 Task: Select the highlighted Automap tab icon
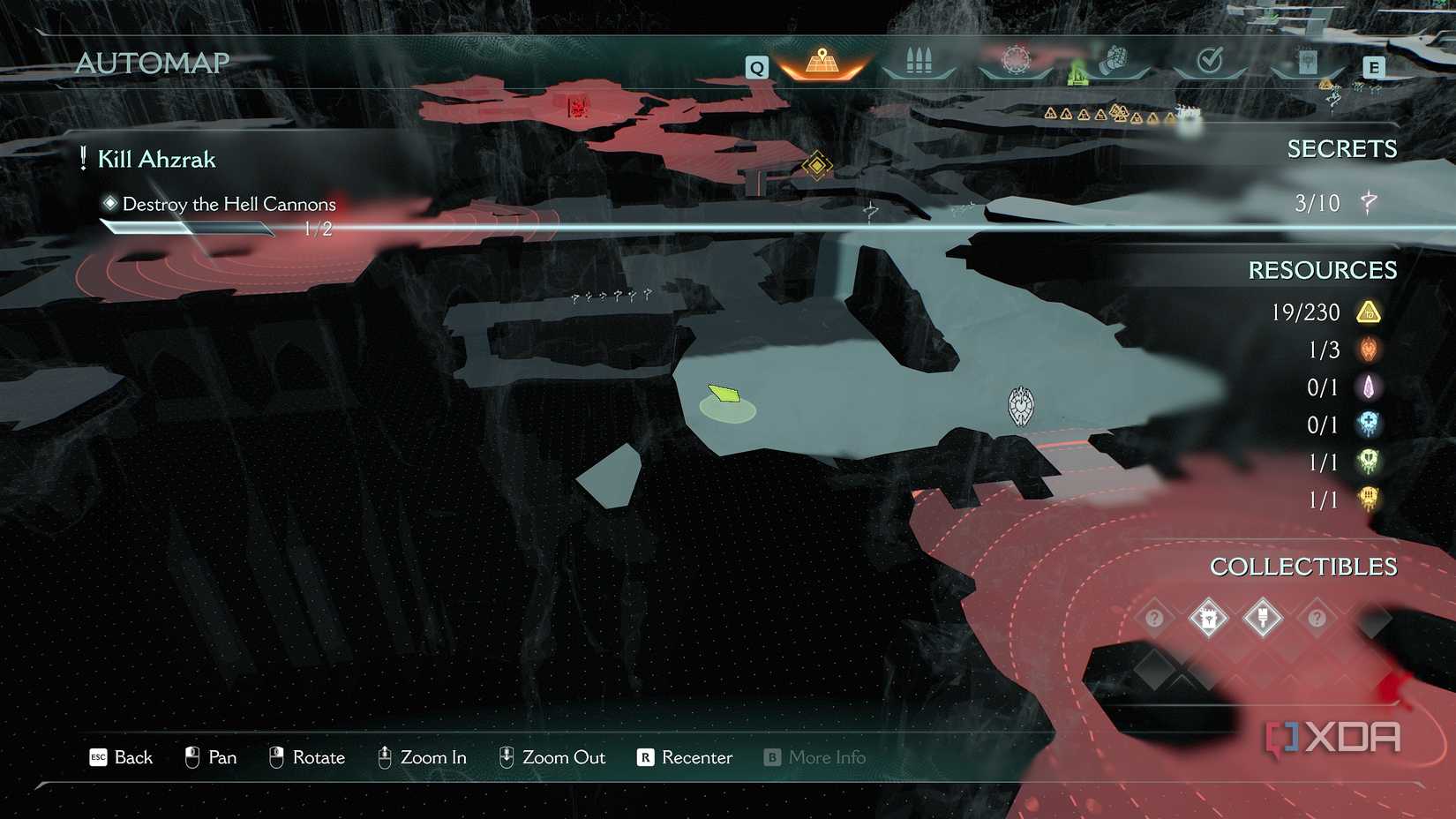[823, 62]
